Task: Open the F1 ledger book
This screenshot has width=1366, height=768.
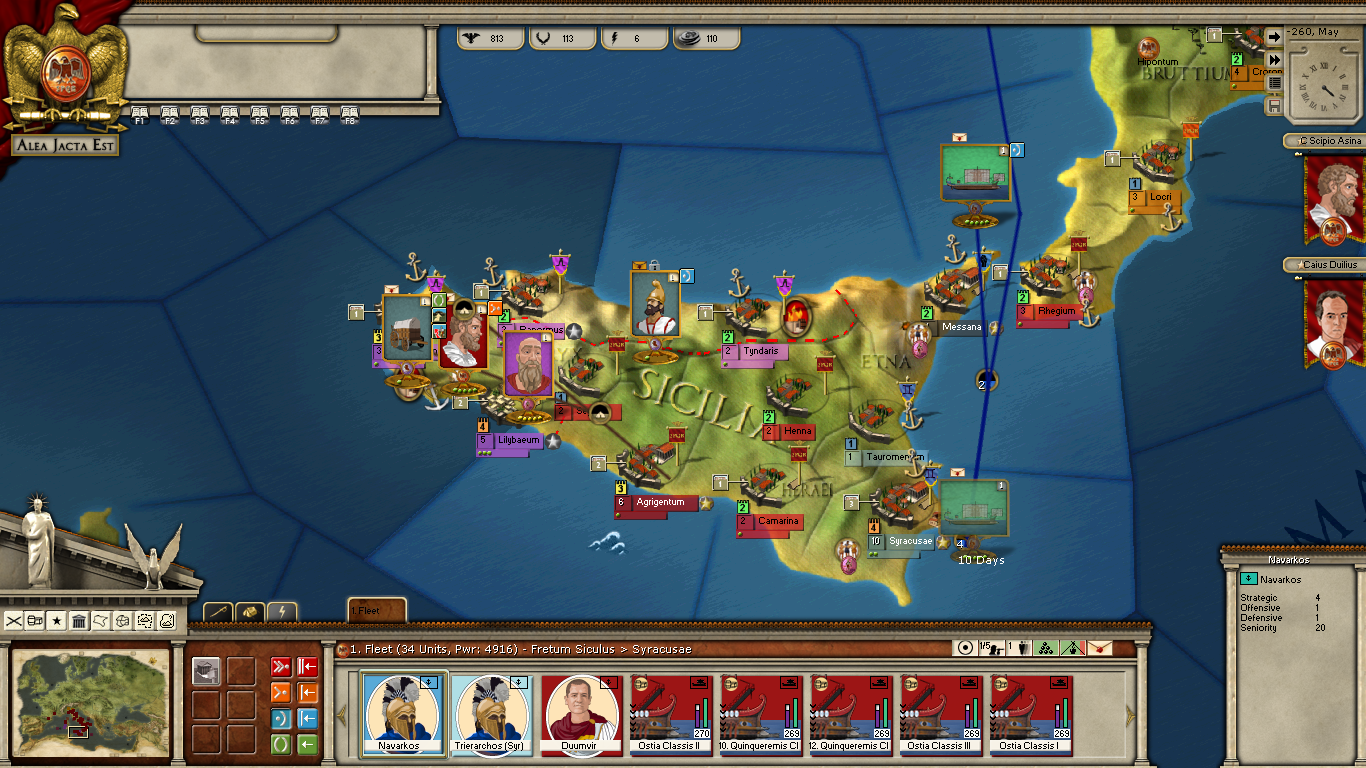Action: (x=140, y=114)
